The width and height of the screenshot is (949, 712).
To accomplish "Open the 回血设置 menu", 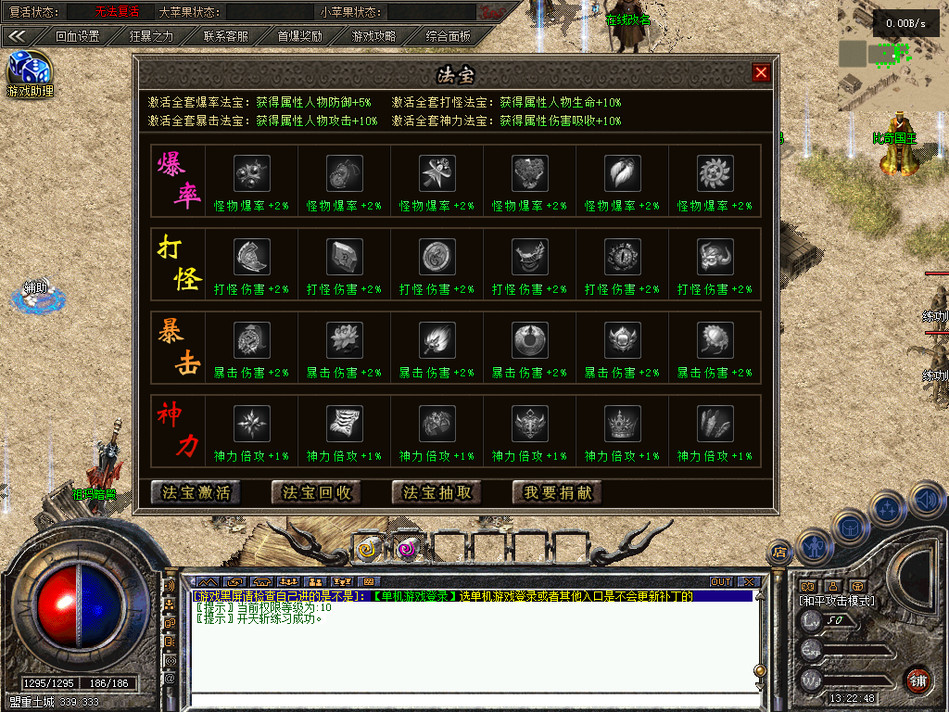I will point(77,36).
